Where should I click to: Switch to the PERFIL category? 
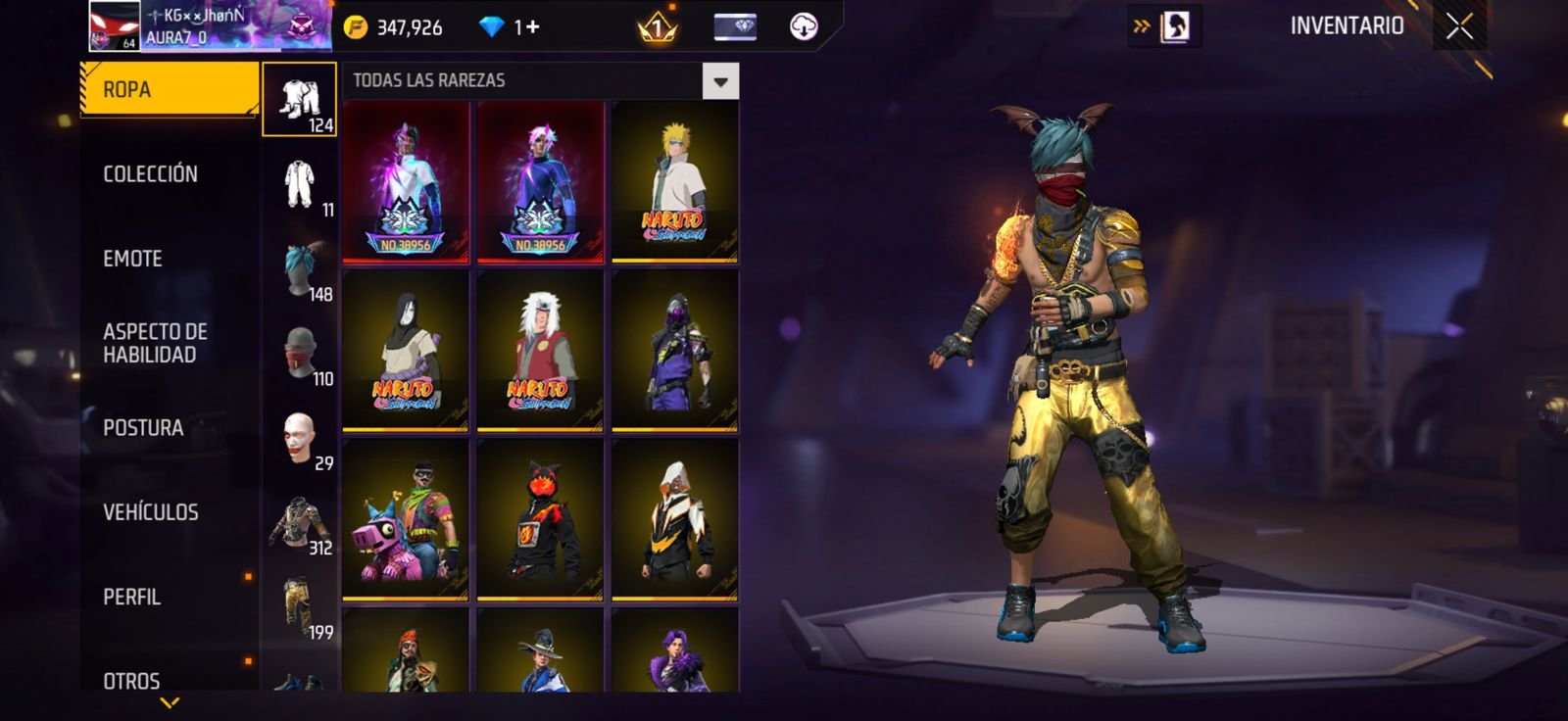132,597
